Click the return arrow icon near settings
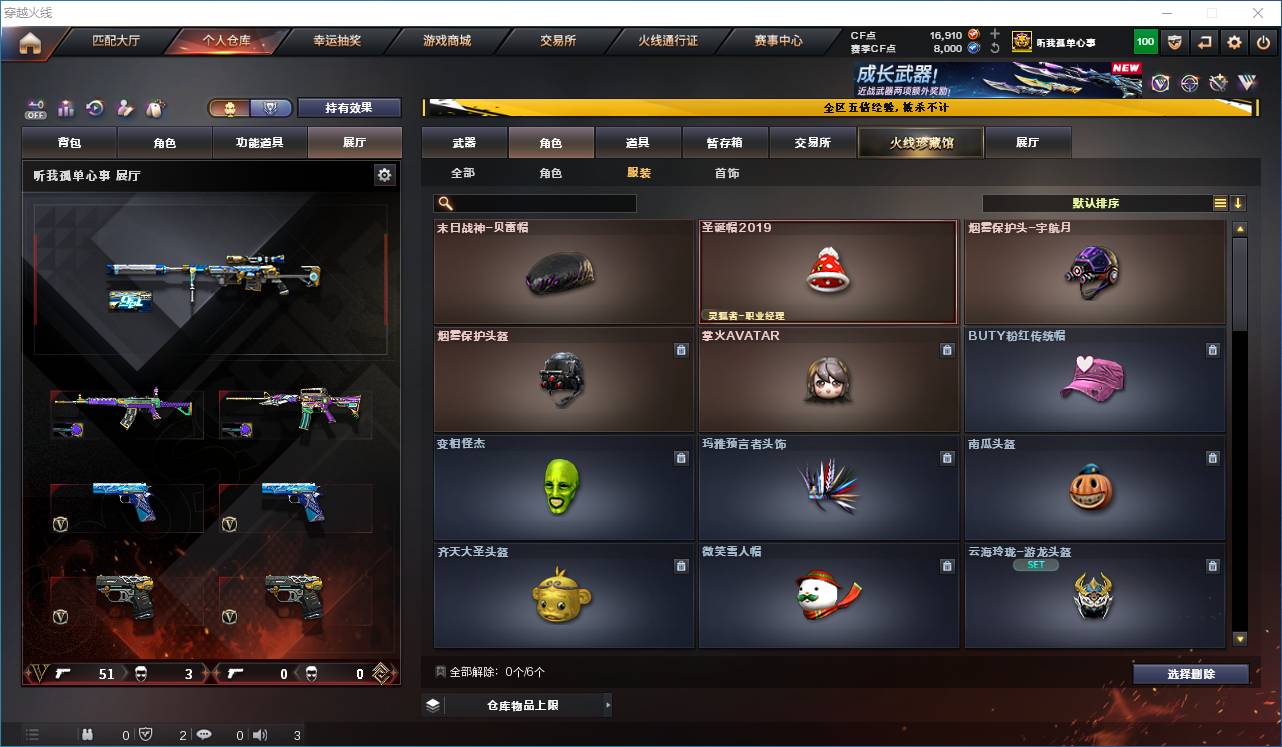 coord(1204,43)
